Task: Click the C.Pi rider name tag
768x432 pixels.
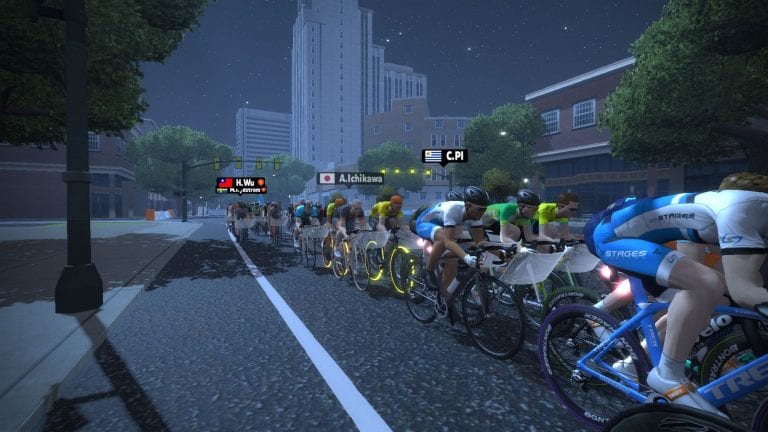Action: point(445,156)
